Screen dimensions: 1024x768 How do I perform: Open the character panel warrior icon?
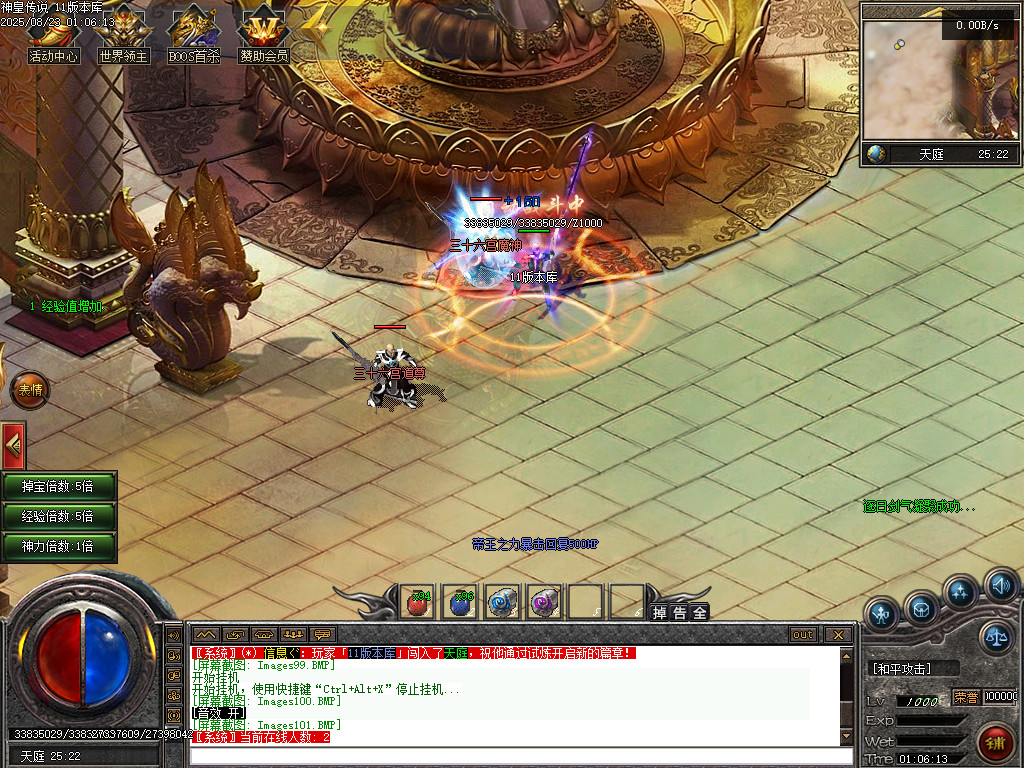click(882, 613)
